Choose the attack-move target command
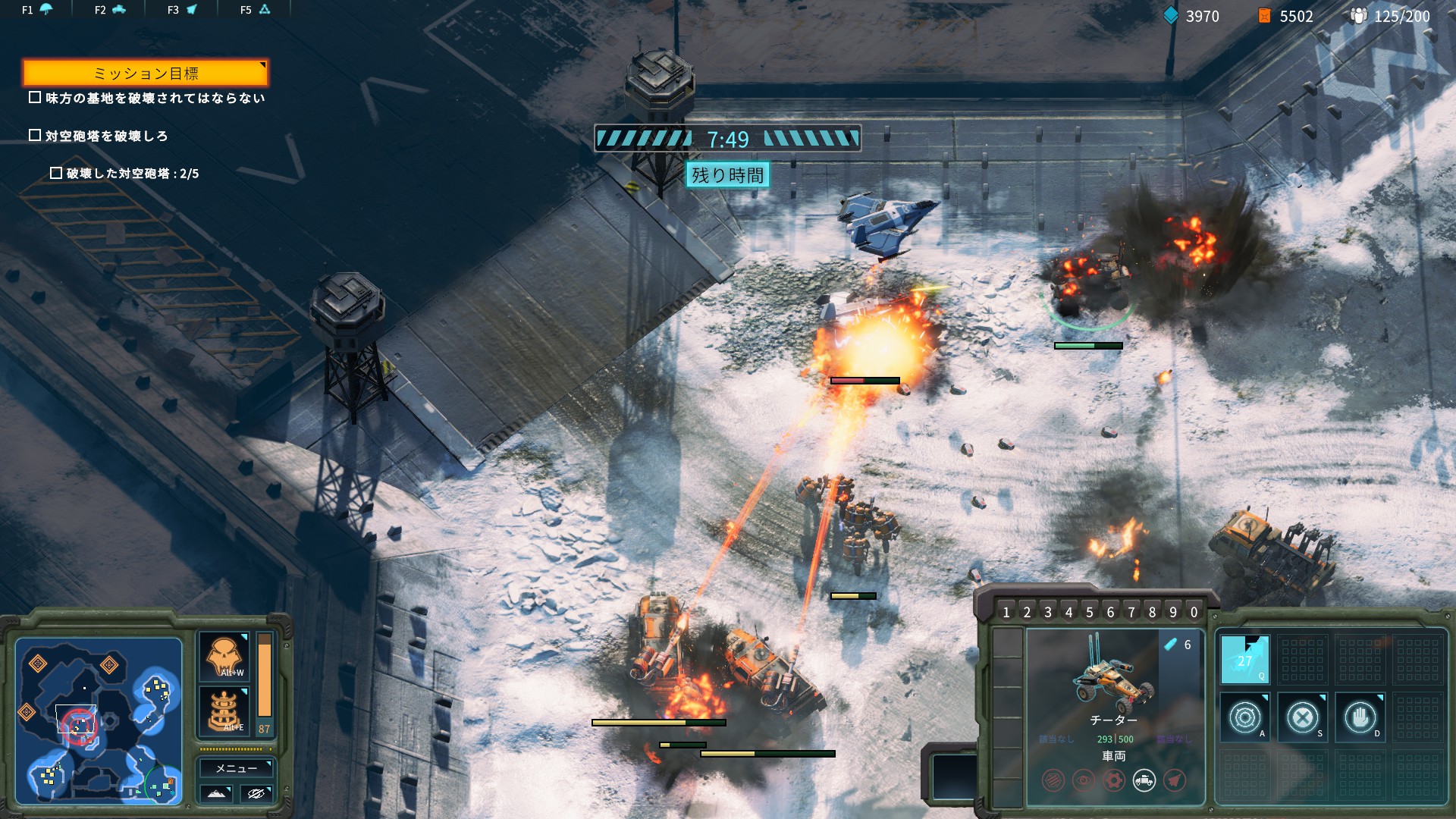Screen dimensions: 1456x819 [1244, 717]
